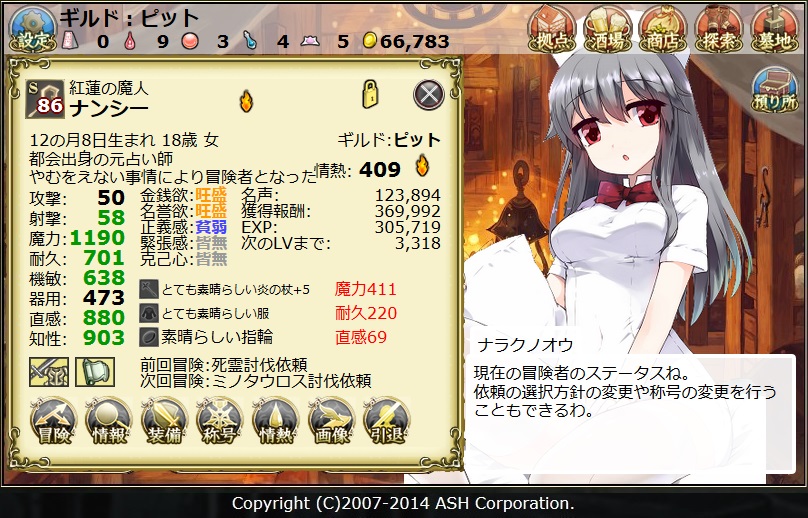
Task: Open the 設定 settings gear
Action: (x=30, y=27)
